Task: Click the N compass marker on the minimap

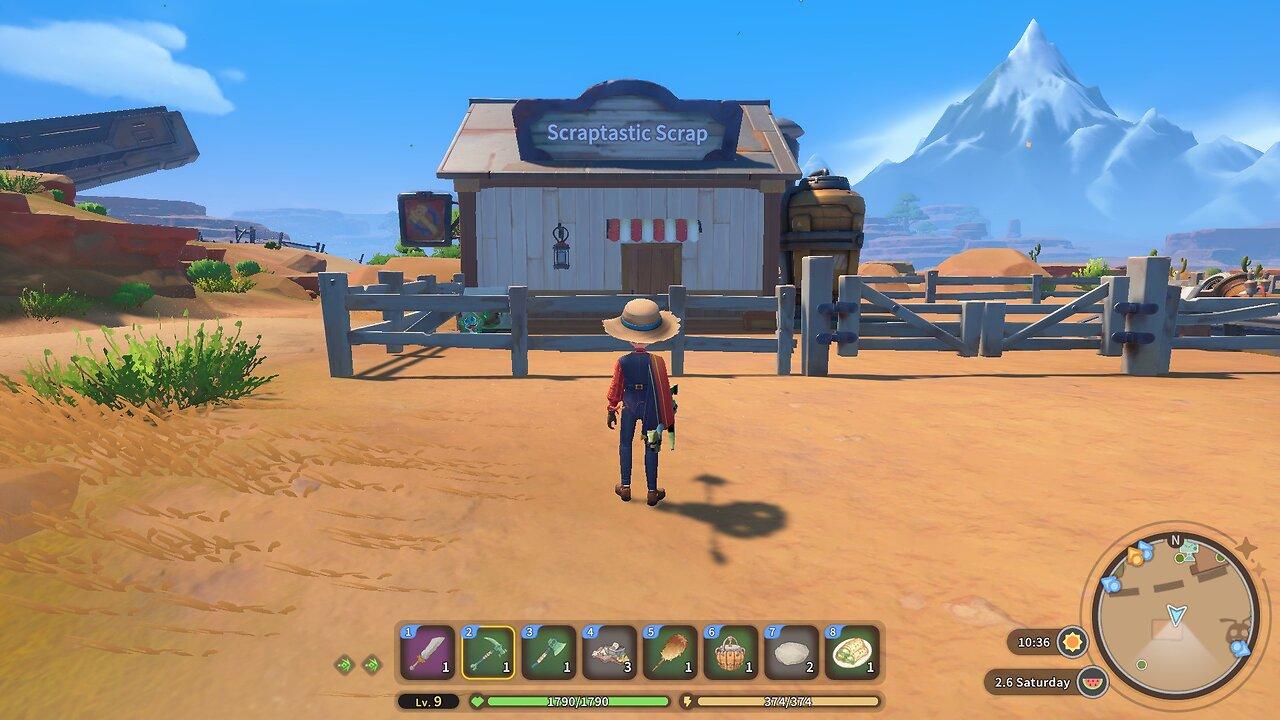Action: point(1175,540)
